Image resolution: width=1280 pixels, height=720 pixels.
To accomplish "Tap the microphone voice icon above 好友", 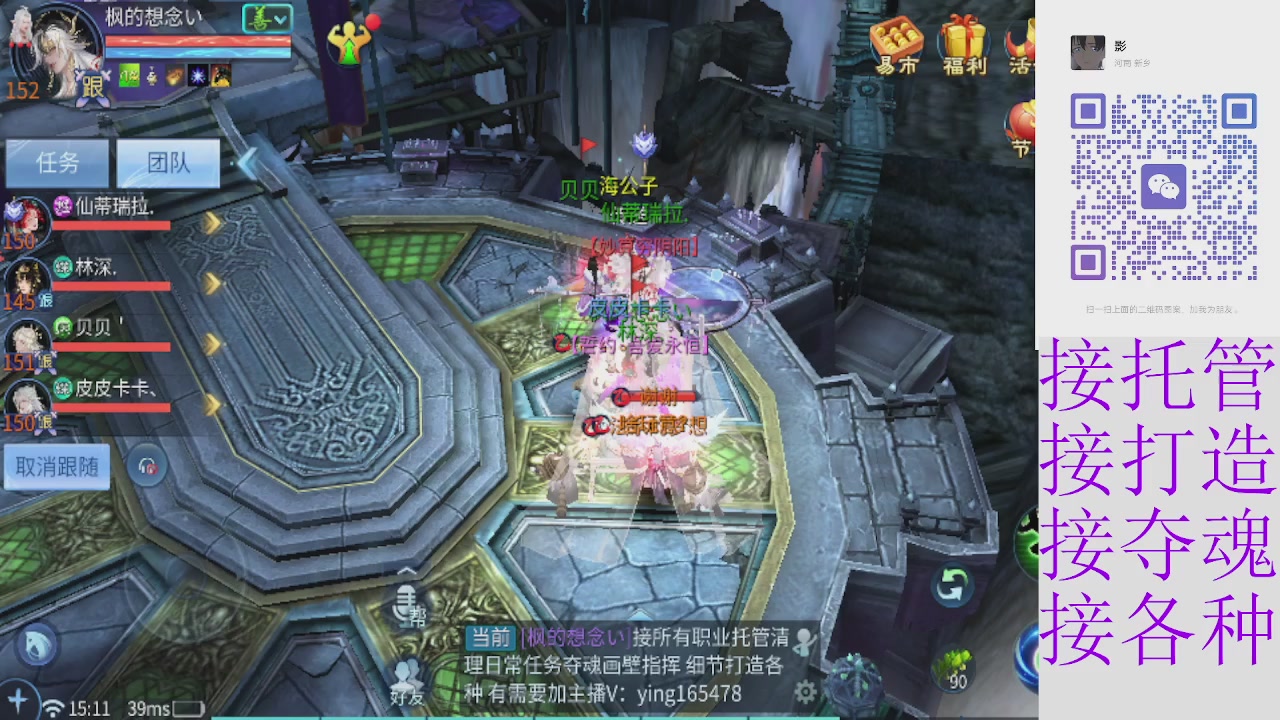I will [403, 600].
